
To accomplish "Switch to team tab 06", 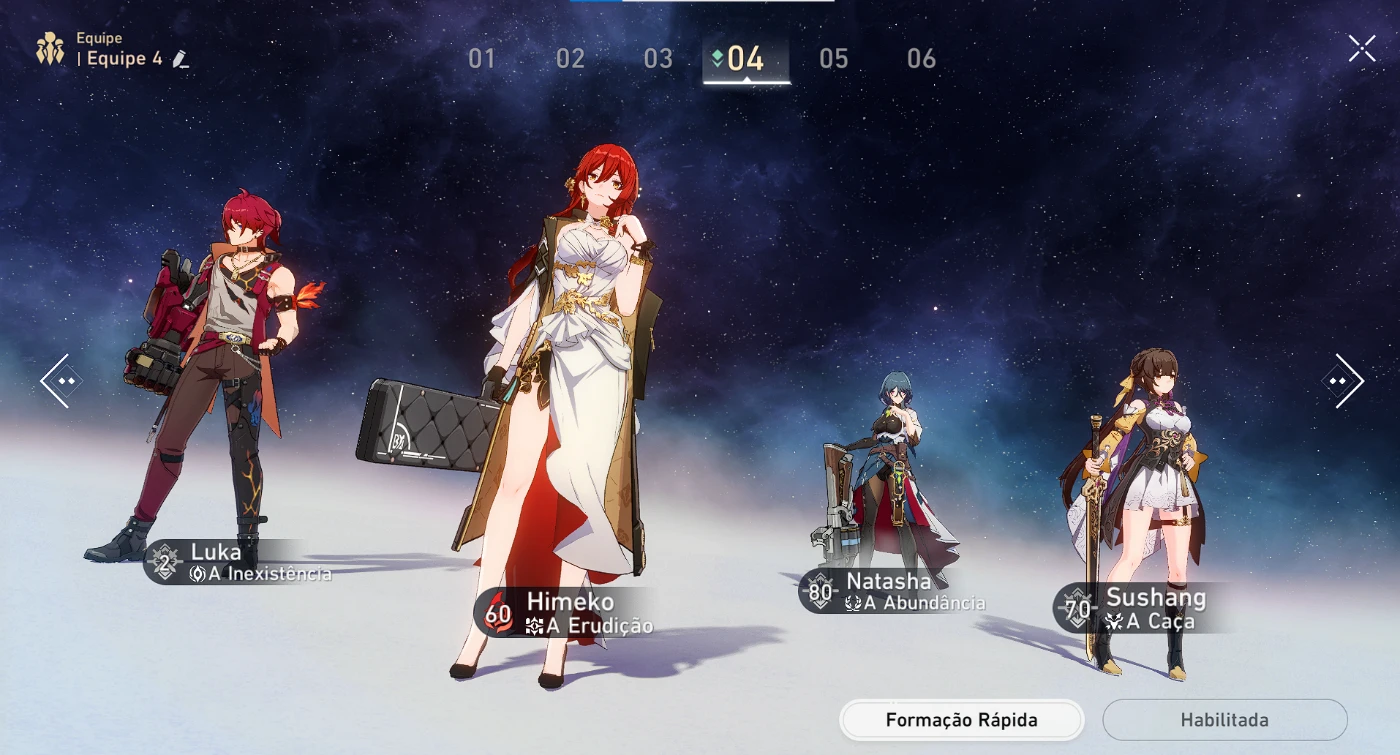I will (921, 59).
